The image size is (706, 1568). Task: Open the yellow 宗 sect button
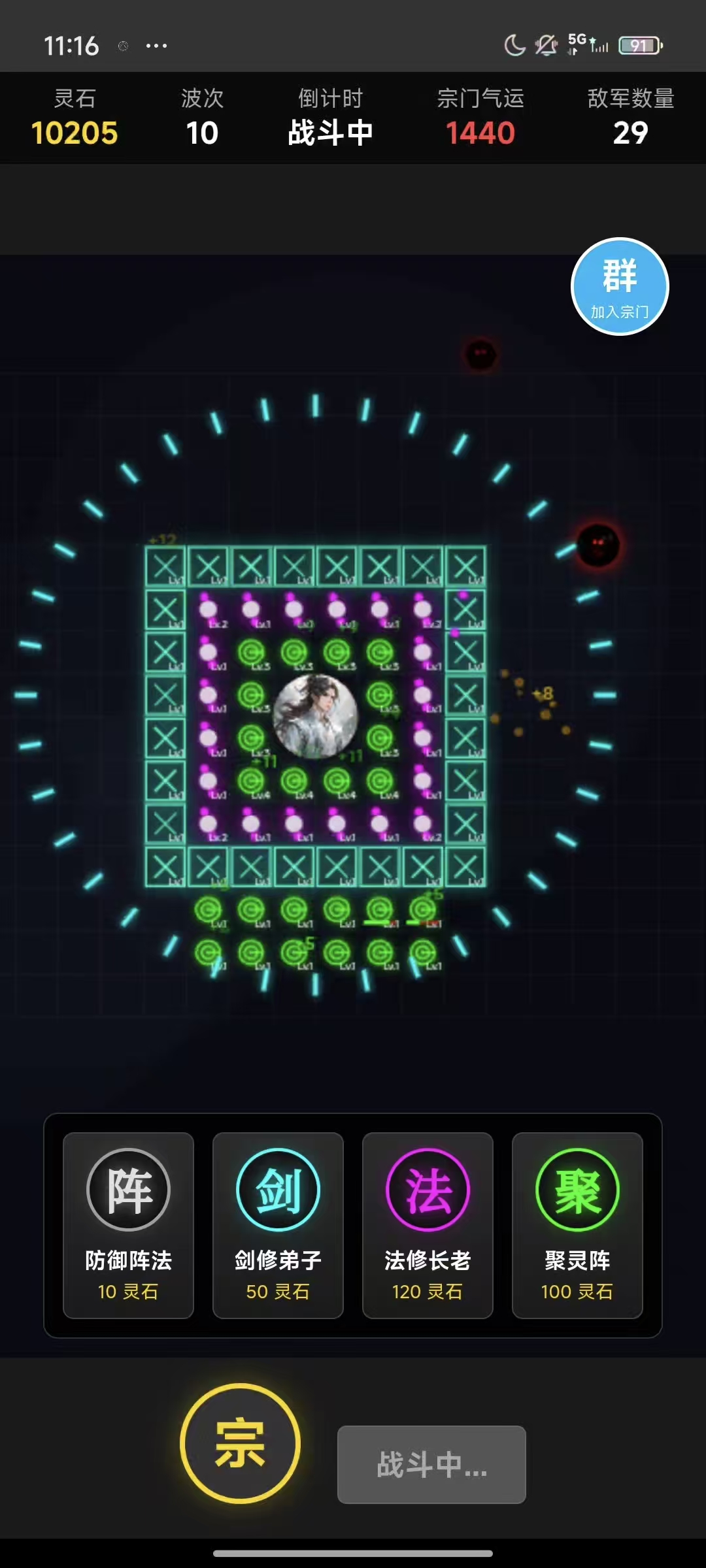pos(240,1443)
